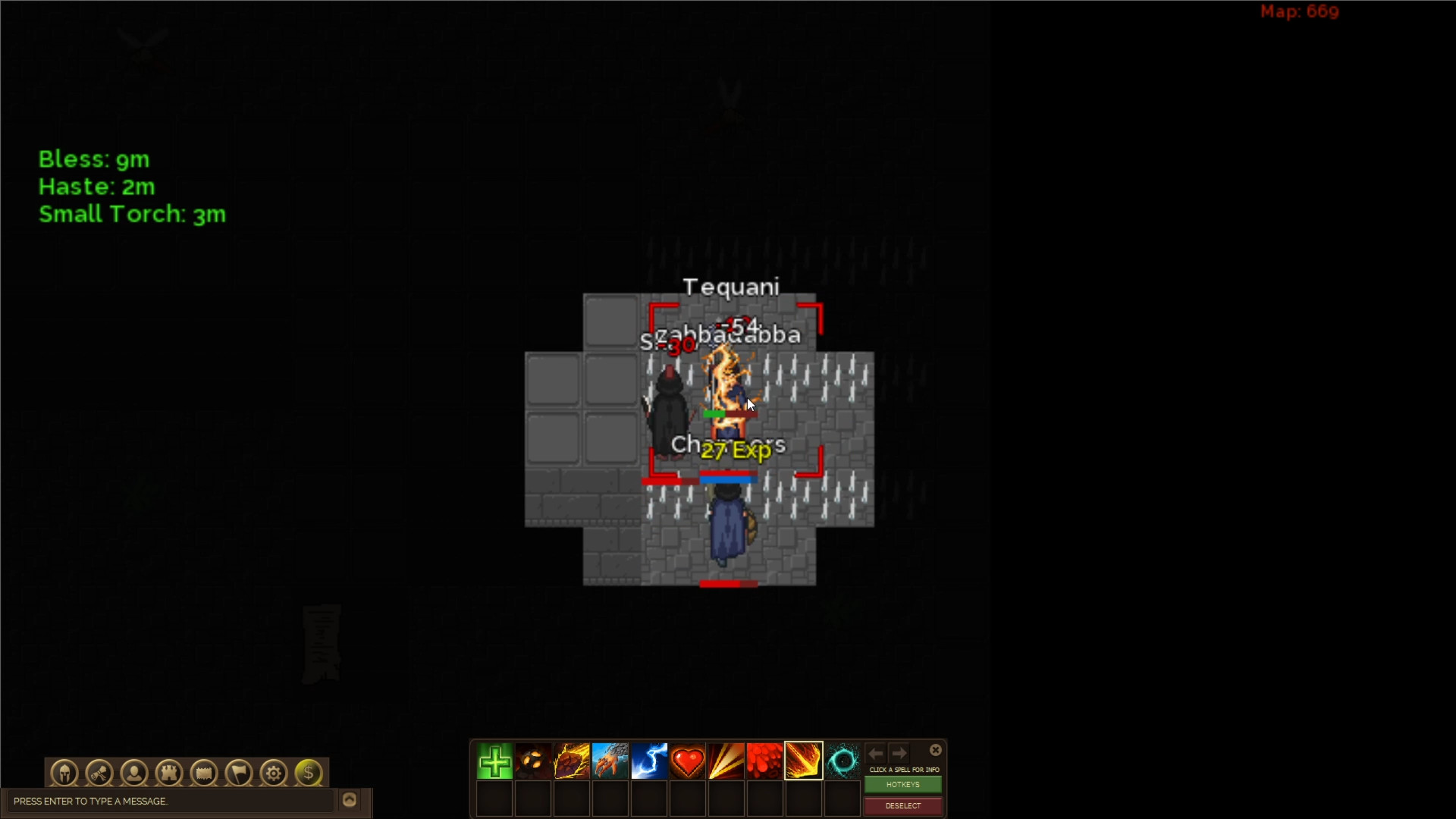Image resolution: width=1456 pixels, height=819 pixels.
Task: Select the clawed hand attack spell
Action: (x=611, y=761)
